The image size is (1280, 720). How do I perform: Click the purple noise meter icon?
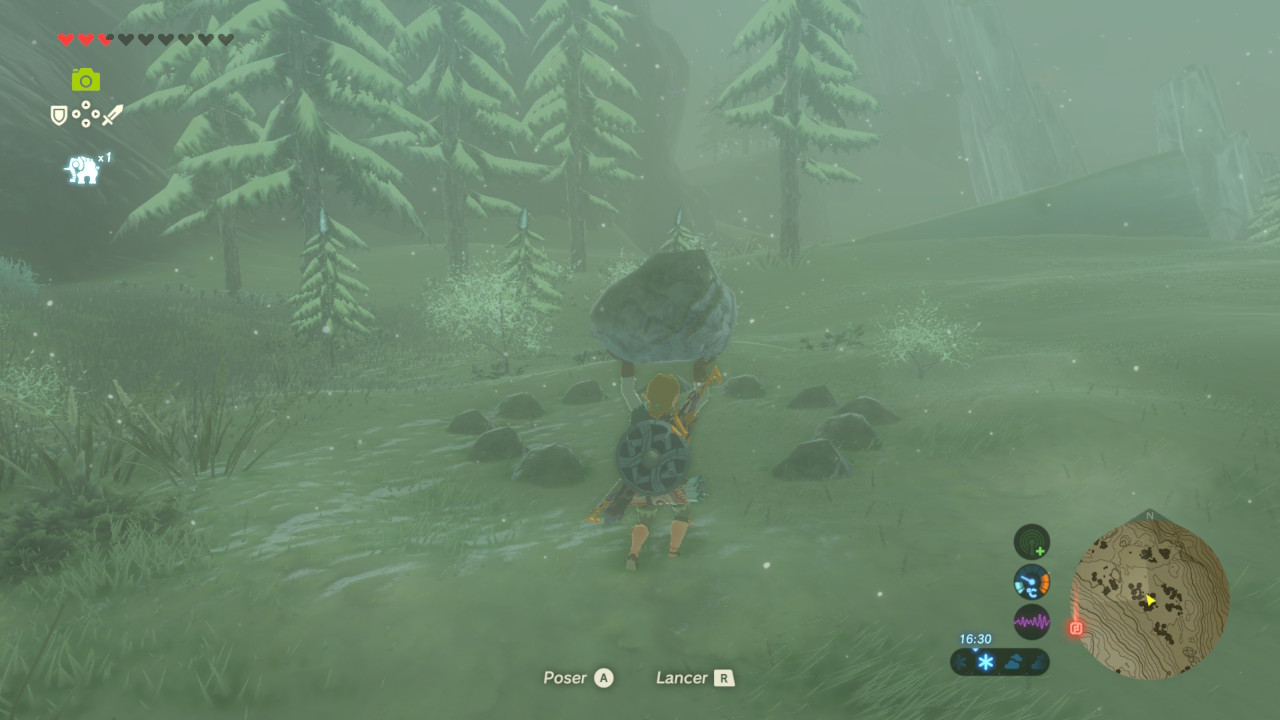tap(1031, 621)
